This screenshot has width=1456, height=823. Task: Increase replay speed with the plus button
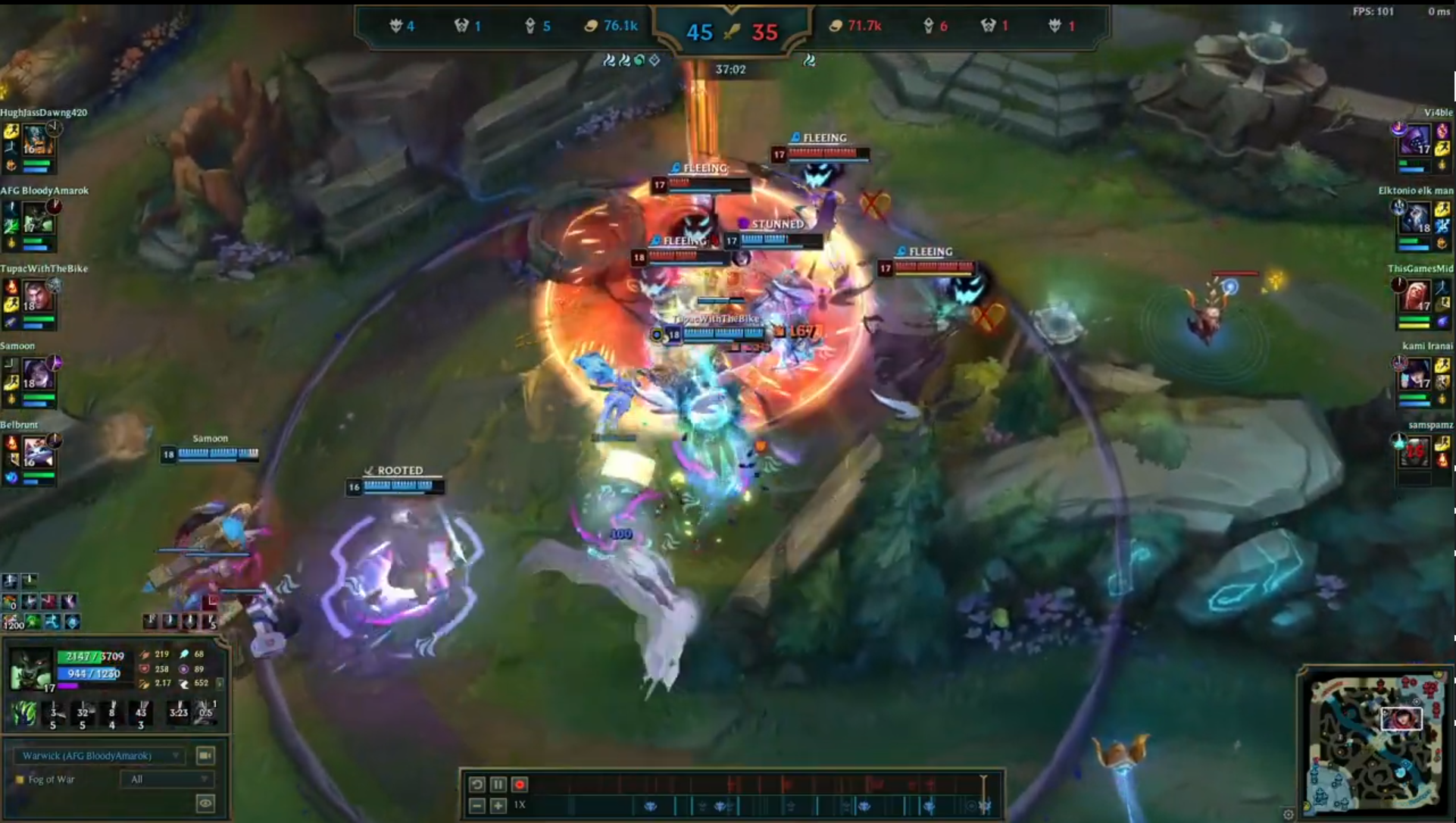(x=498, y=805)
